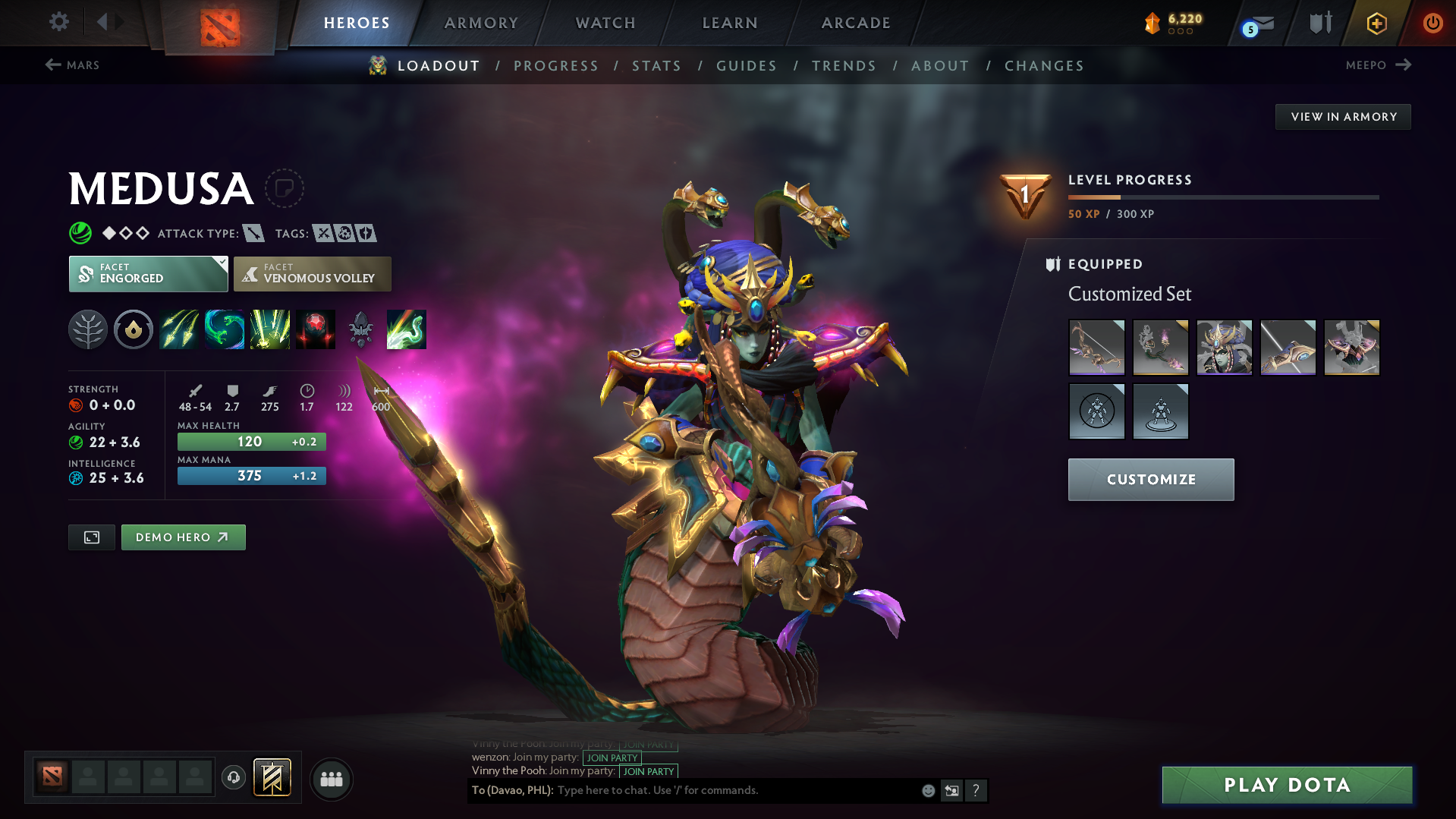Switch facet to Venomous Volley

click(312, 274)
